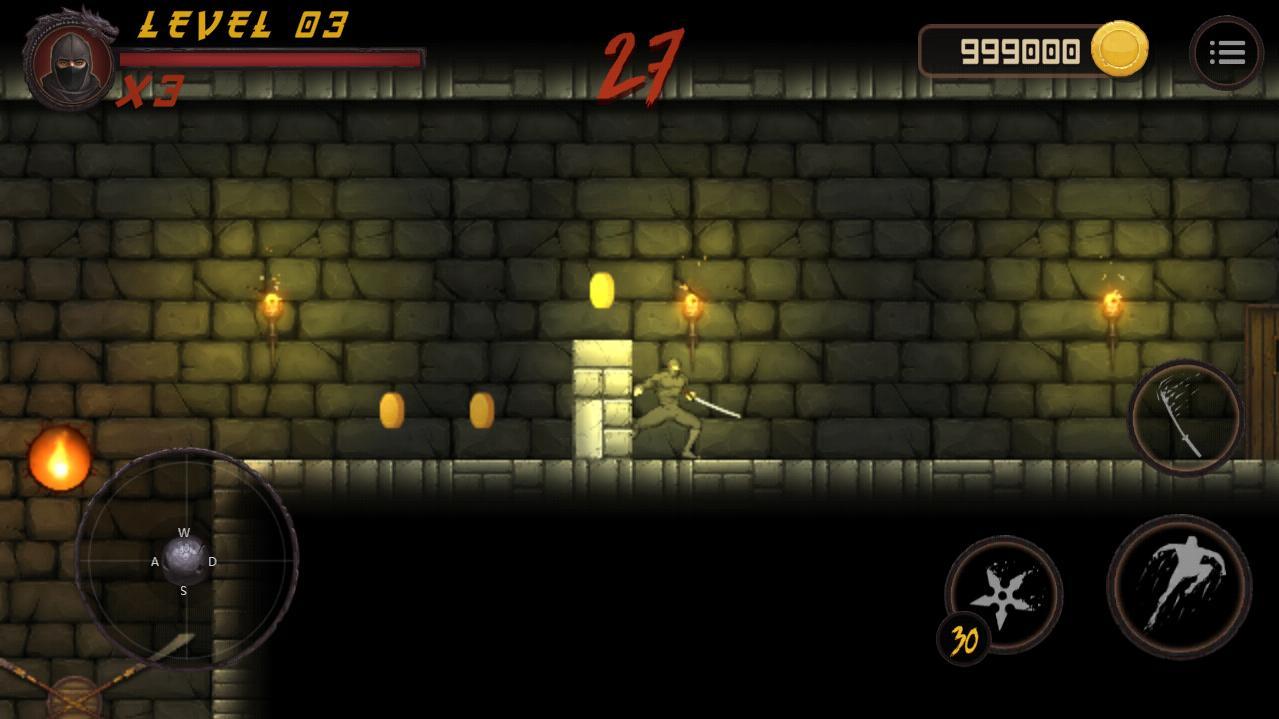Select the ninja portrait avatar
Screen dimensions: 1279x719
[x=69, y=62]
